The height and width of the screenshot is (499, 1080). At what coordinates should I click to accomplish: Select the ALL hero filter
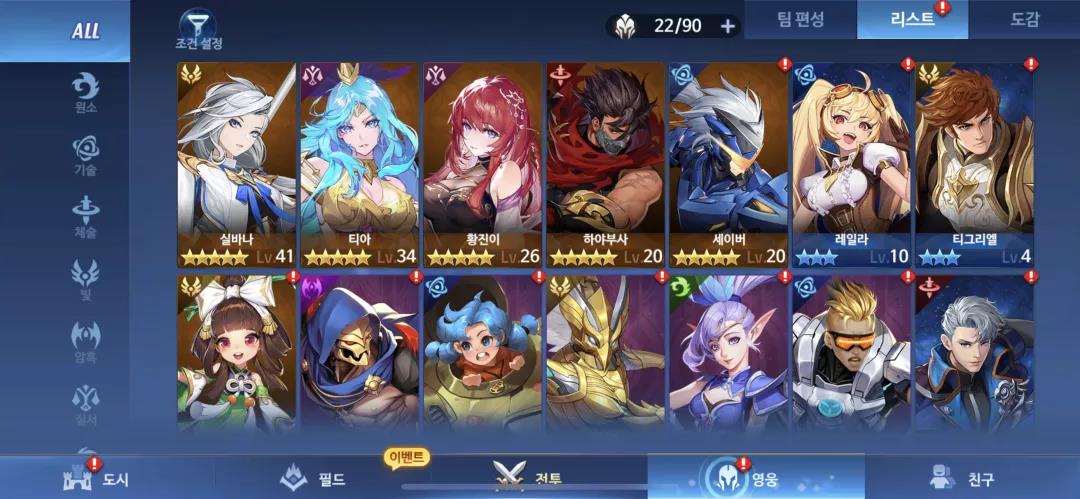tap(85, 31)
